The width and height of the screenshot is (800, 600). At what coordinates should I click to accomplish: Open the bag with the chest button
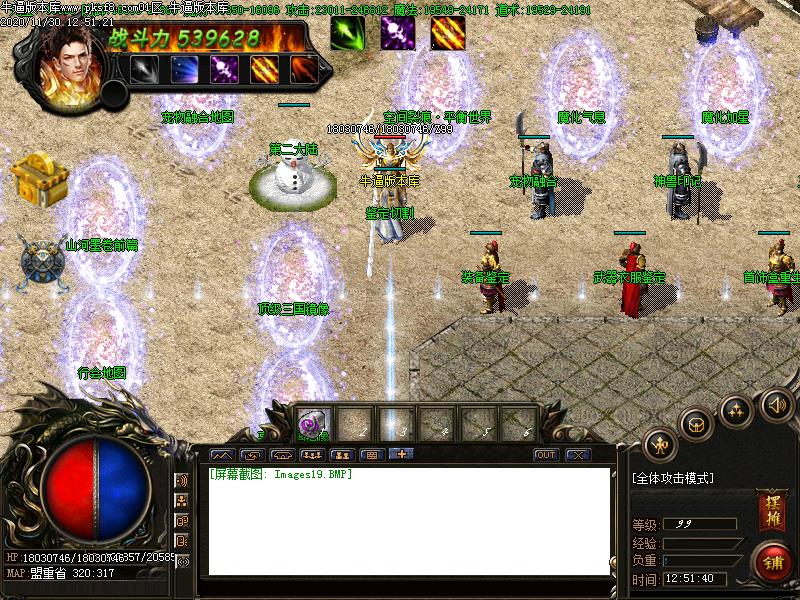pyautogui.click(x=696, y=424)
